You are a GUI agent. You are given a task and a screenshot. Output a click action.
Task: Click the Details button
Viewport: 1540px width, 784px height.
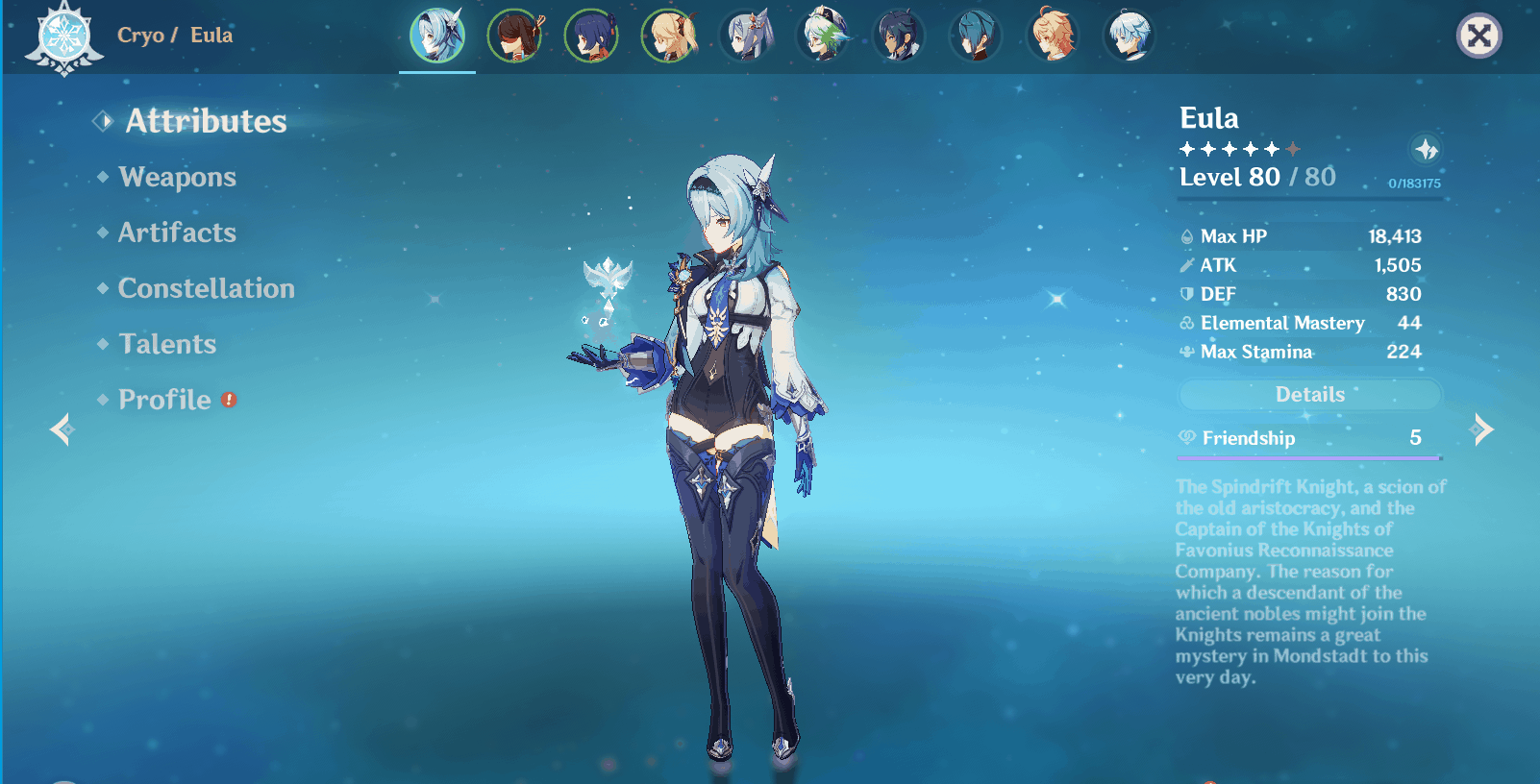pyautogui.click(x=1309, y=395)
